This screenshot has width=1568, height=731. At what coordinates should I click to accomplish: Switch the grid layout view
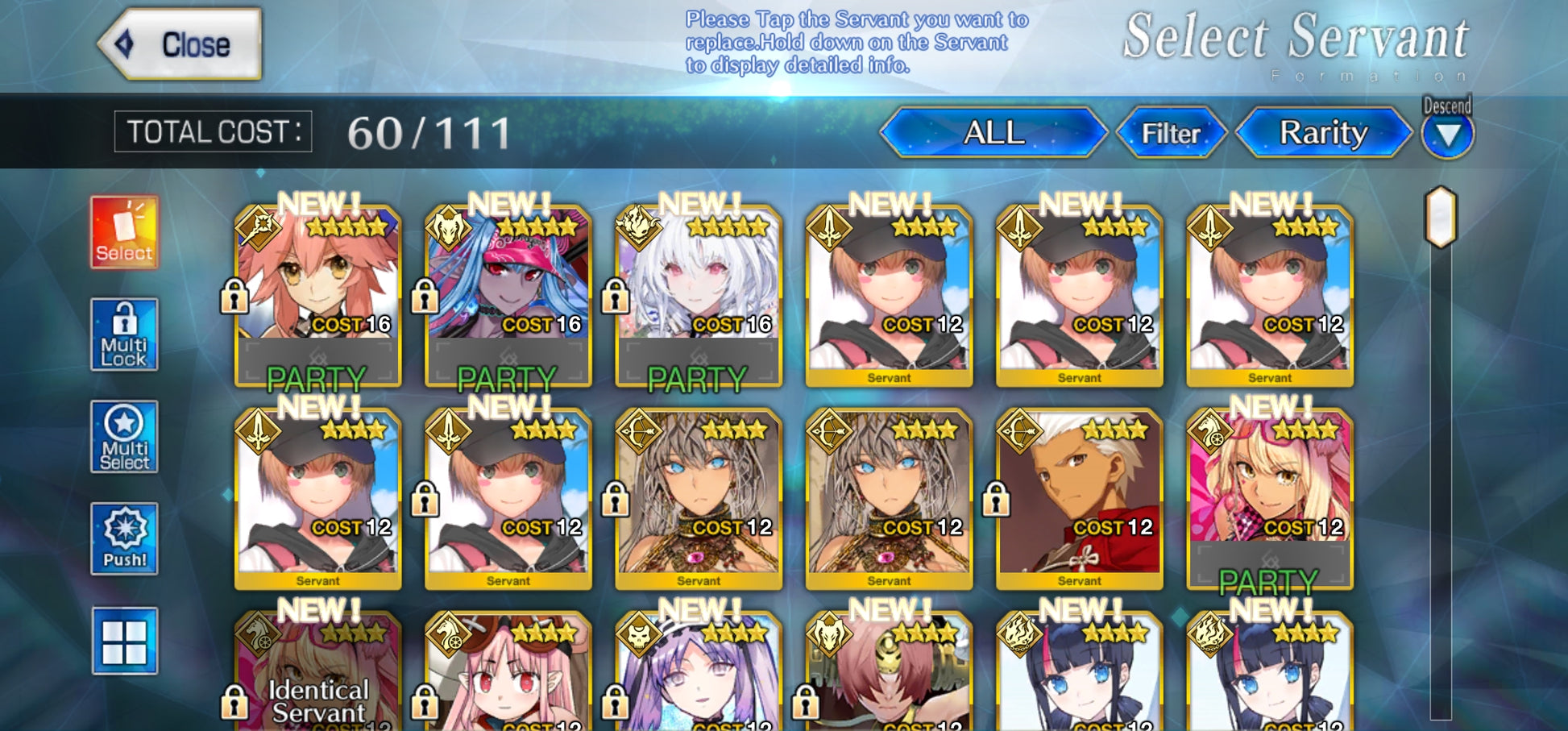point(124,641)
